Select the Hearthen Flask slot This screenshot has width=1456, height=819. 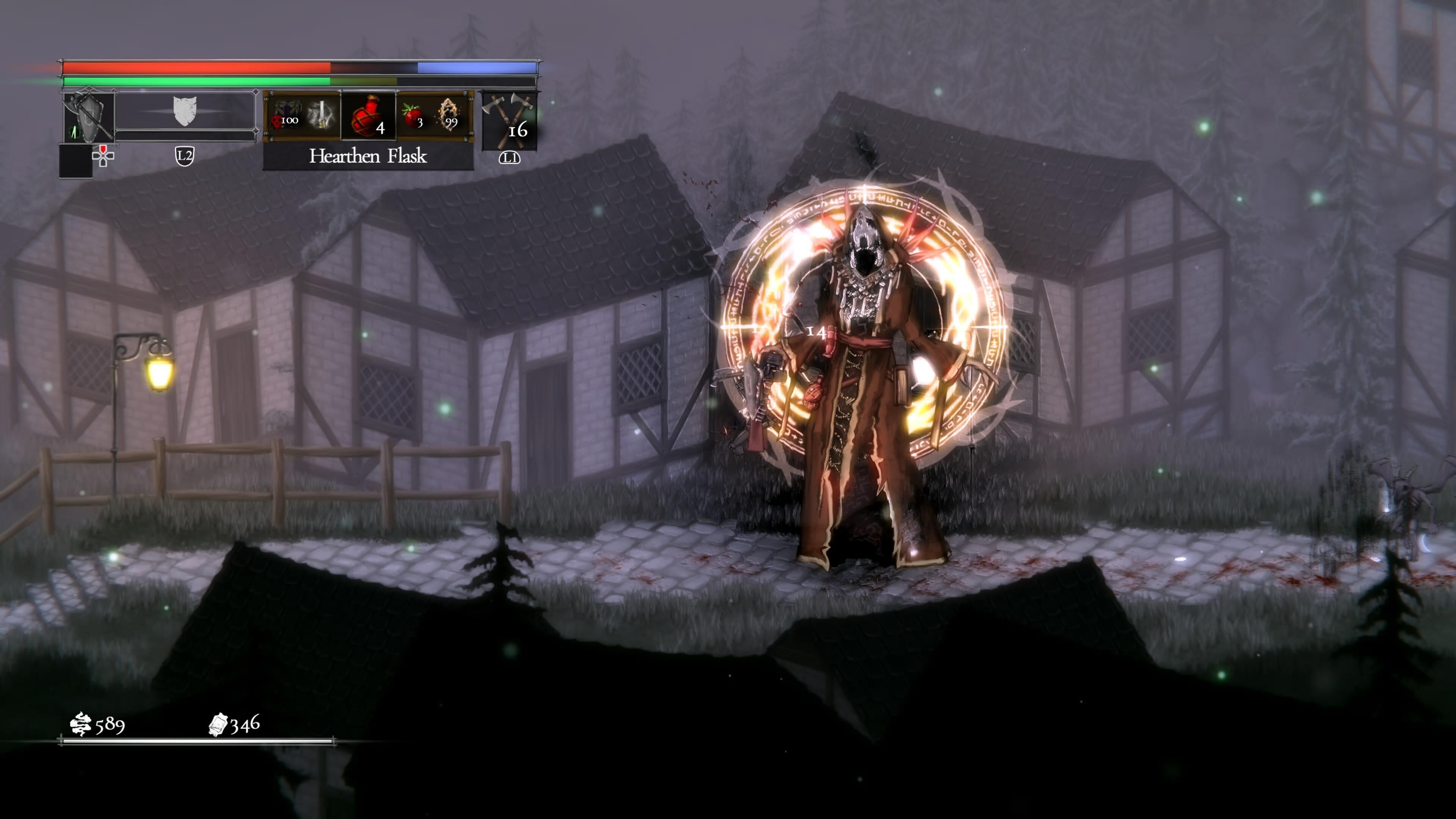[369, 116]
